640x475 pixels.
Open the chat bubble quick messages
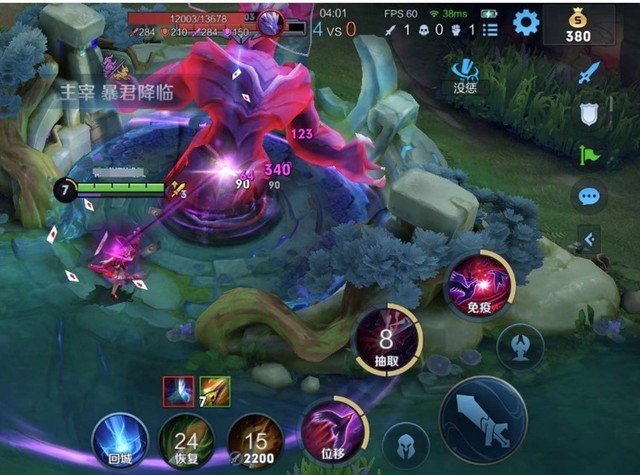[x=589, y=195]
